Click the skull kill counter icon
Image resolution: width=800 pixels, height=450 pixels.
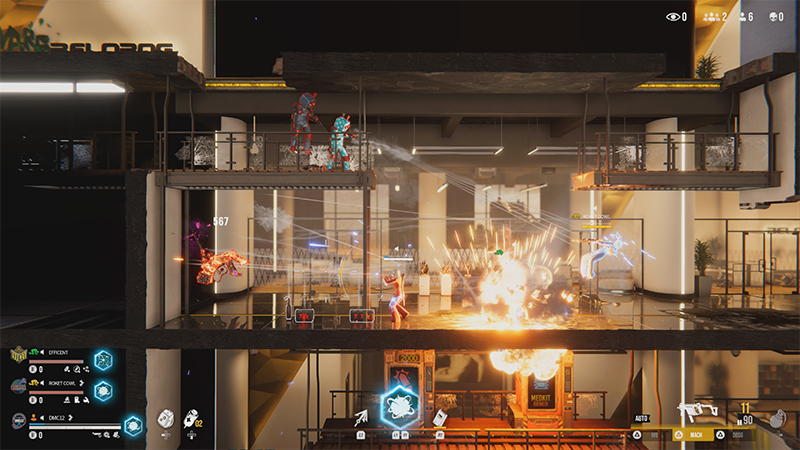tap(776, 17)
